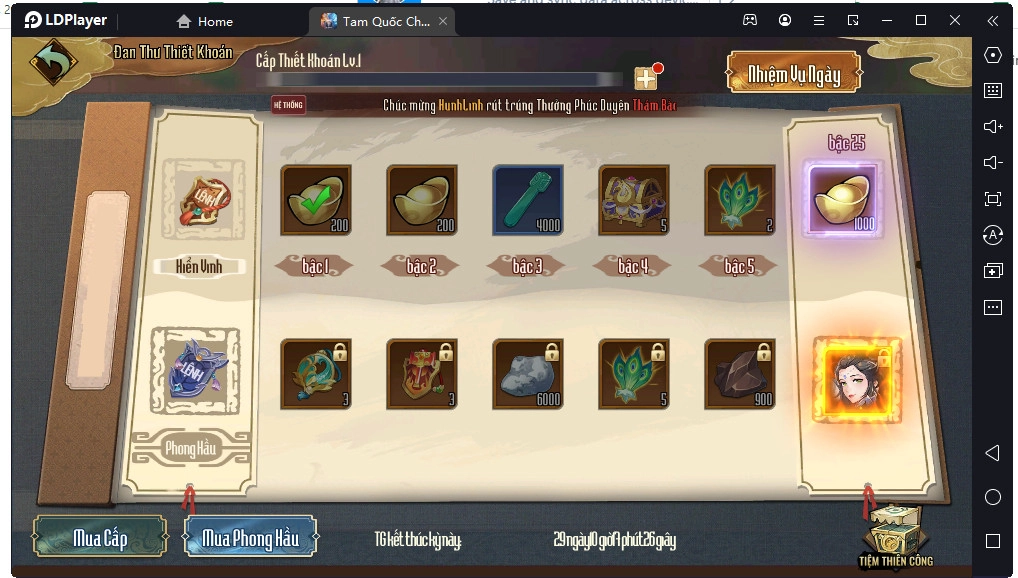
Task: Select the bậc 4 treasure chest reward
Action: pos(634,200)
